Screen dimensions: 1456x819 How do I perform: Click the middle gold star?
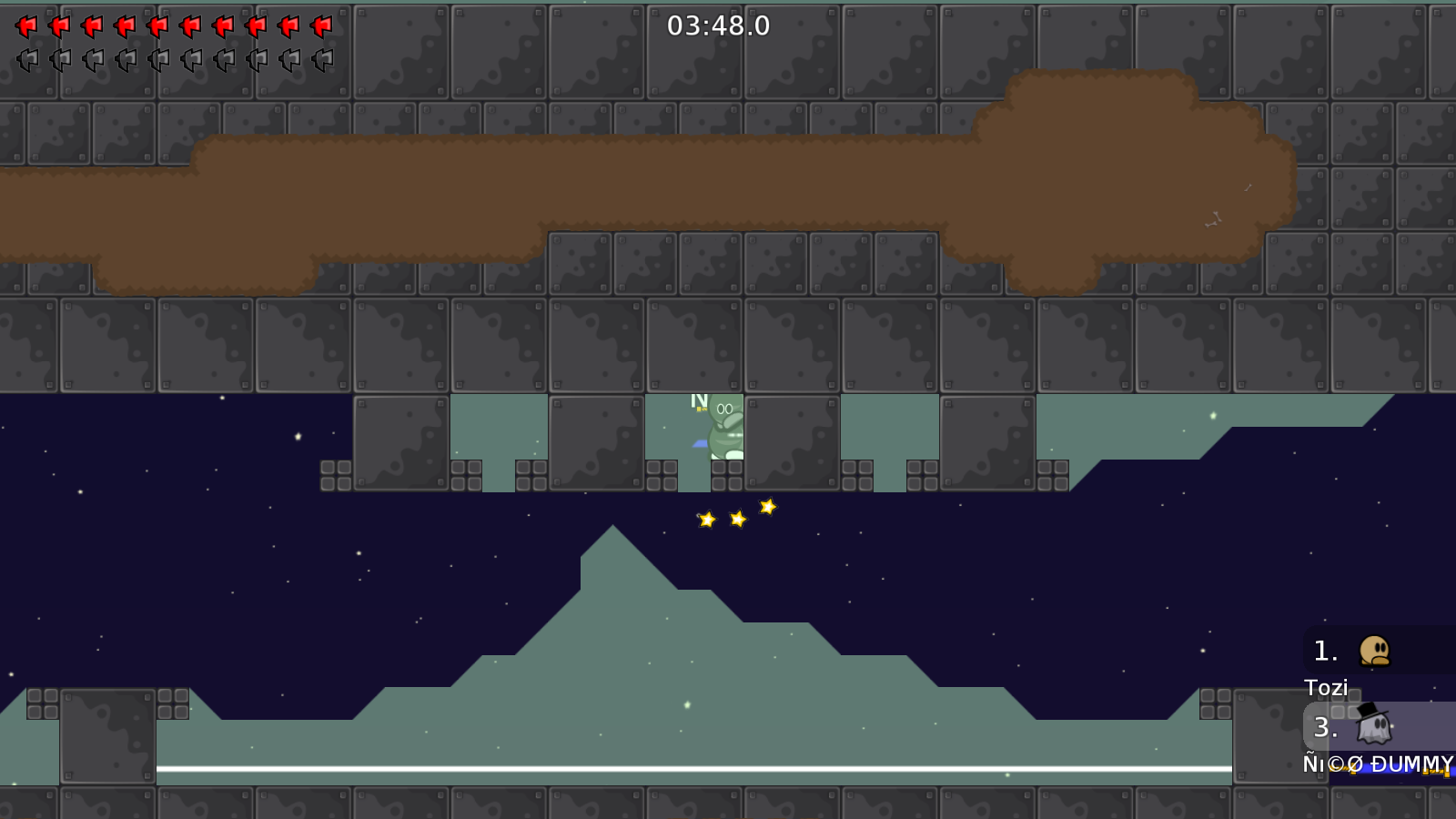tap(737, 520)
